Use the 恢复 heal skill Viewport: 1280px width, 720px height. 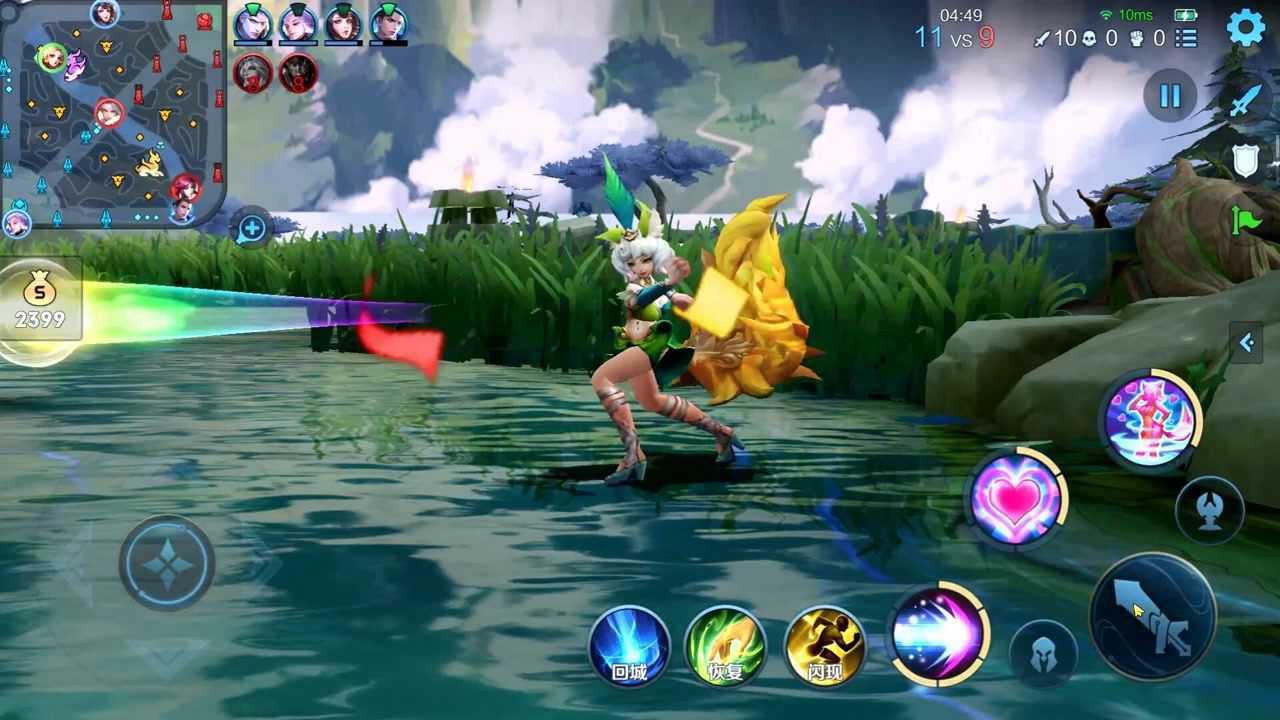726,646
